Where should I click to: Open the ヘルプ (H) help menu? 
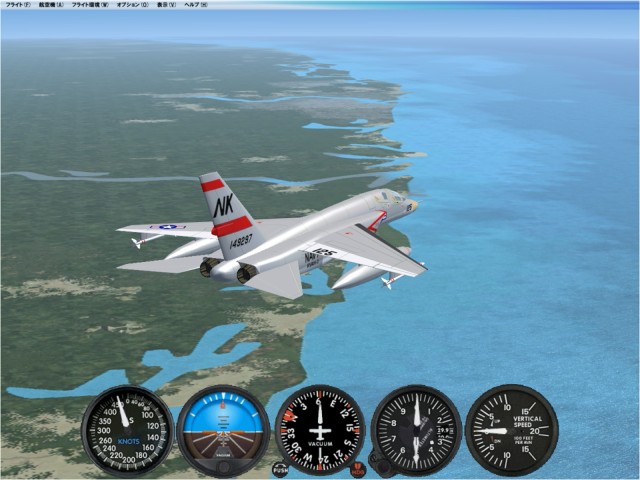196,5
